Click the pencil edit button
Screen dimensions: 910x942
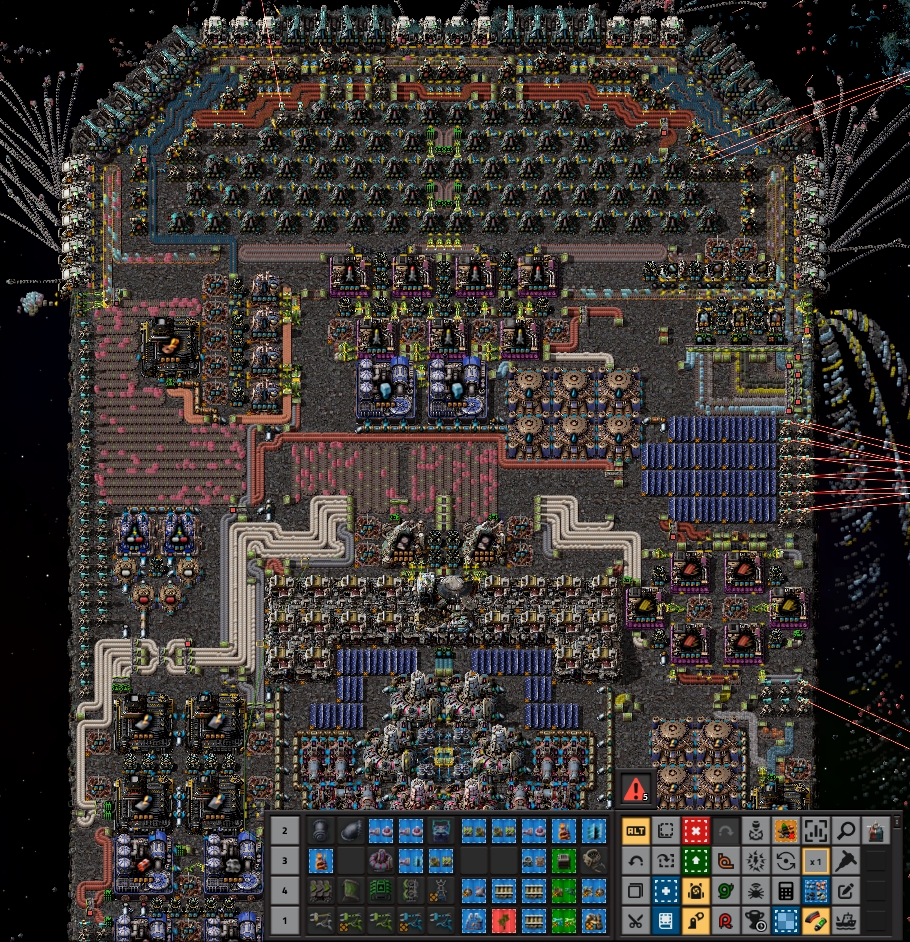click(846, 890)
